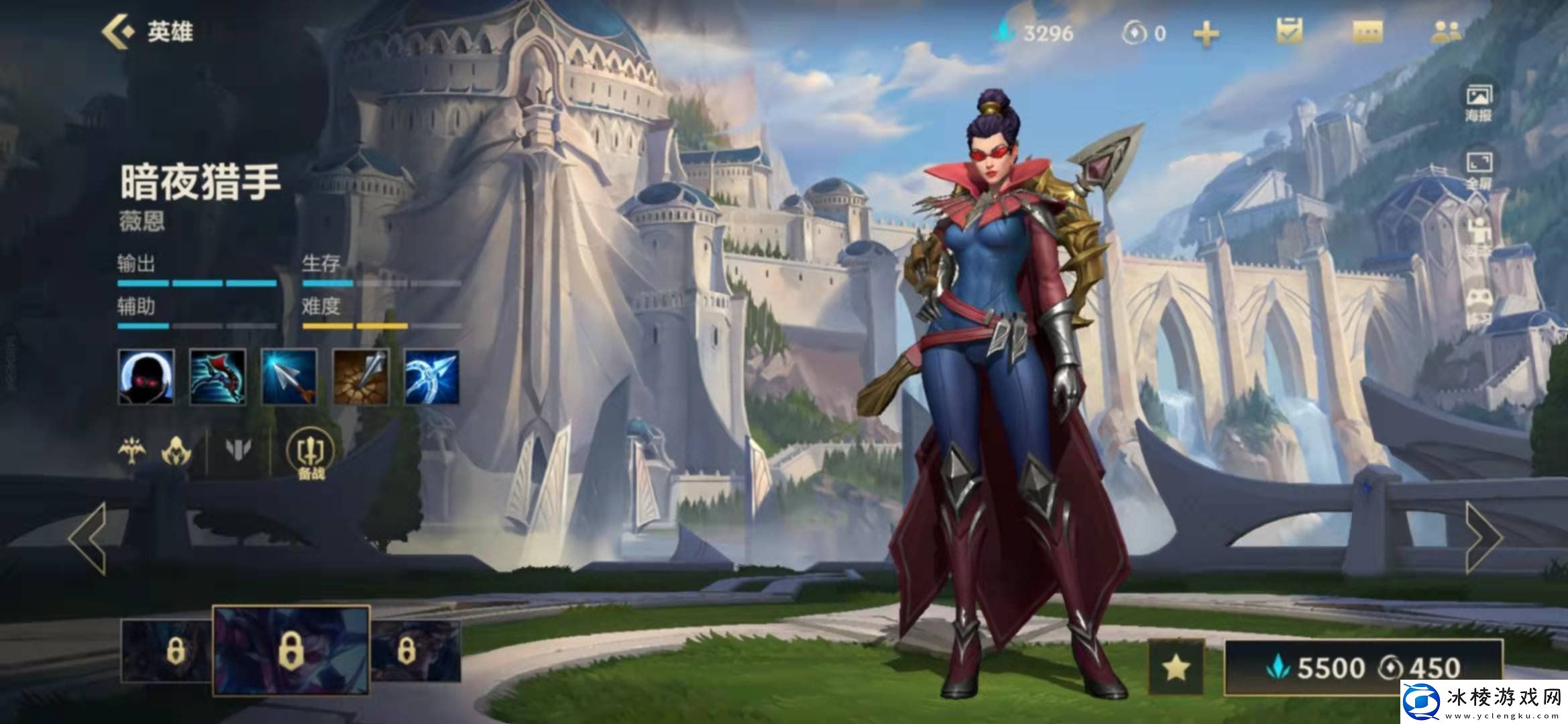Show Vayne's passive ability with red eyes

coord(146,376)
